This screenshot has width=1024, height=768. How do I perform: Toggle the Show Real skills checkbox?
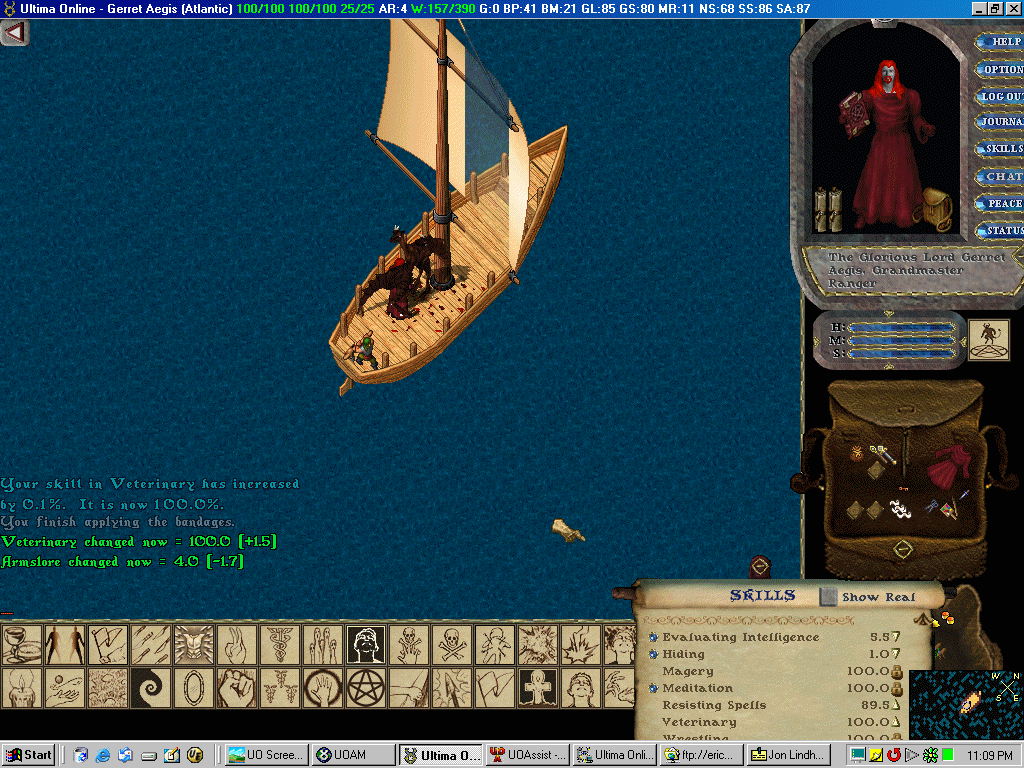(x=829, y=597)
